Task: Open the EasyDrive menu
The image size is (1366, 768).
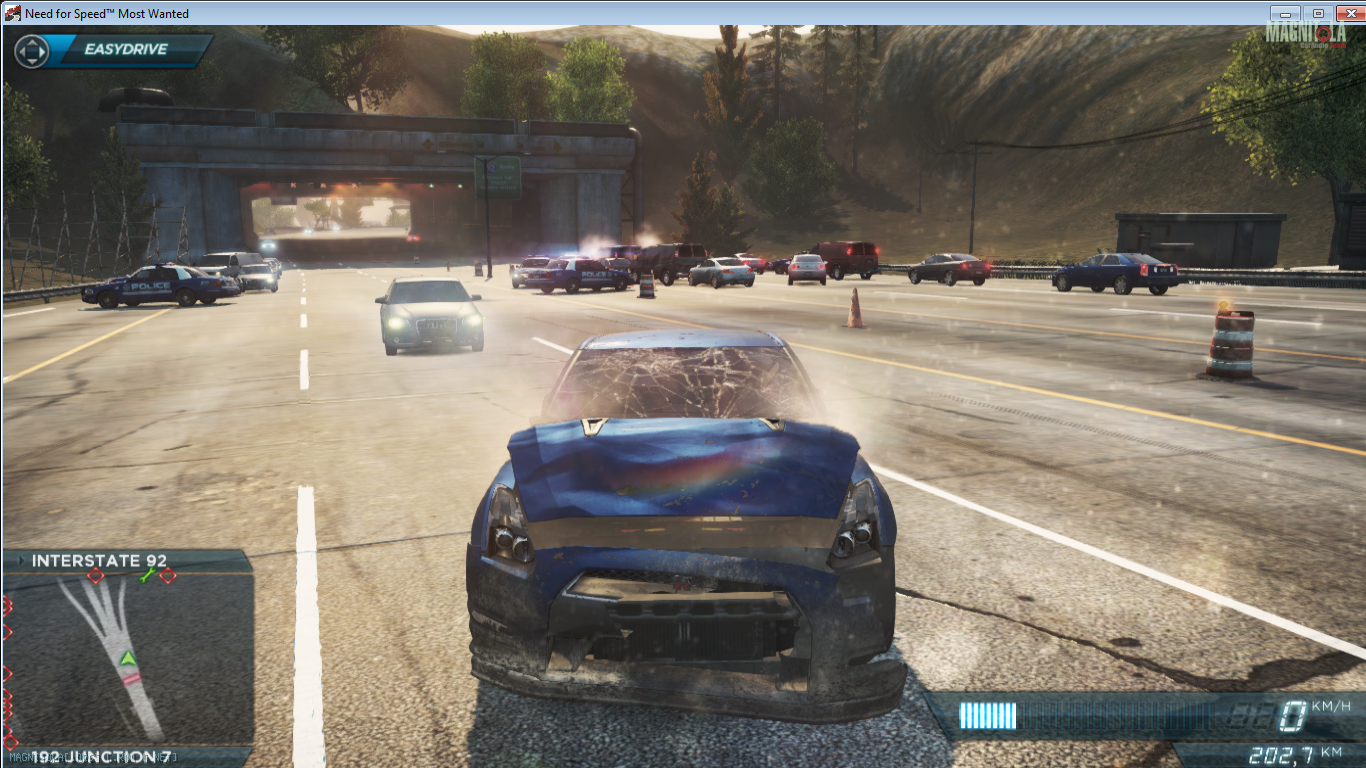Action: pos(112,50)
